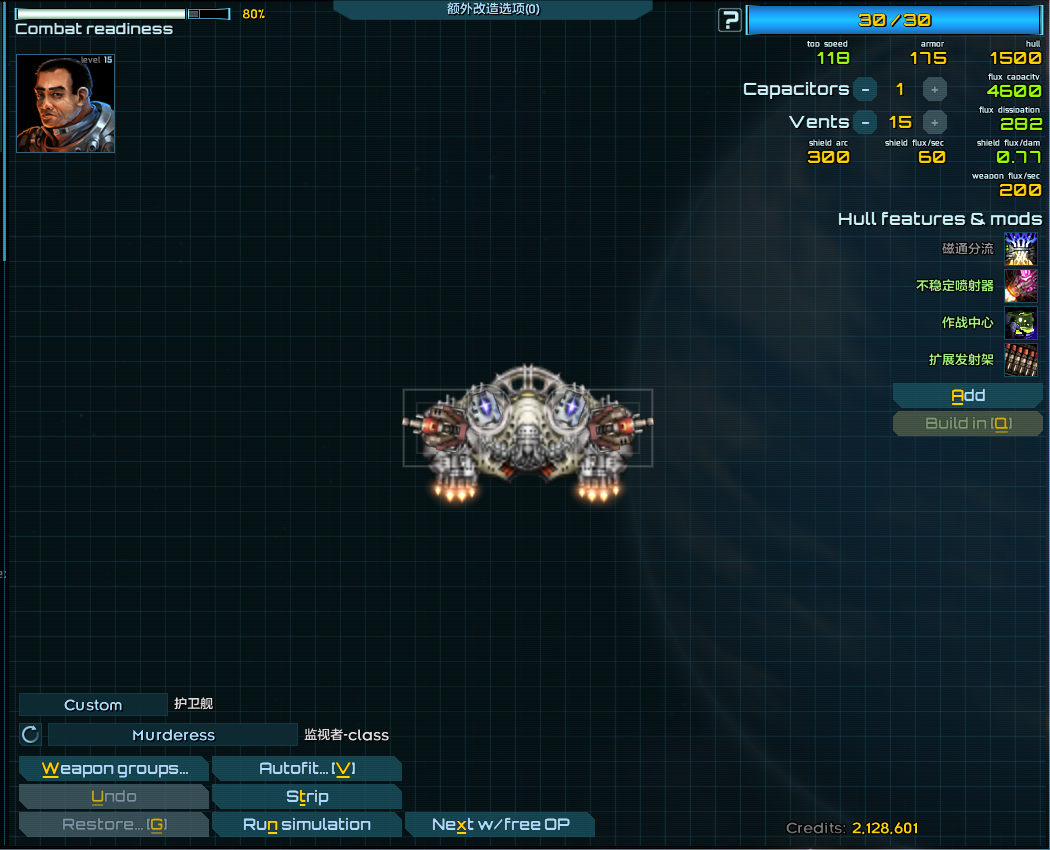Viewport: 1050px width, 850px height.
Task: Select the 磁通分流 hull mod icon
Action: [x=1021, y=249]
